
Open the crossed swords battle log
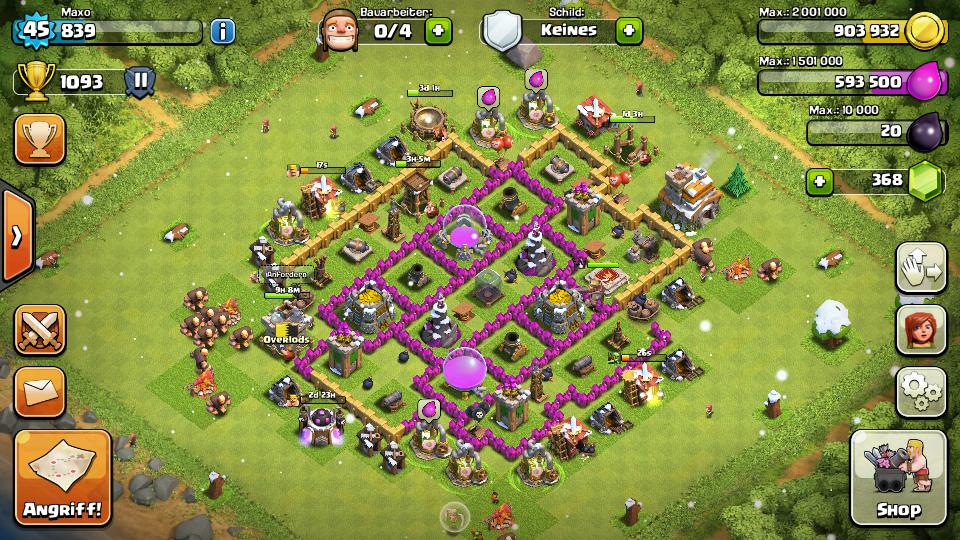40,329
